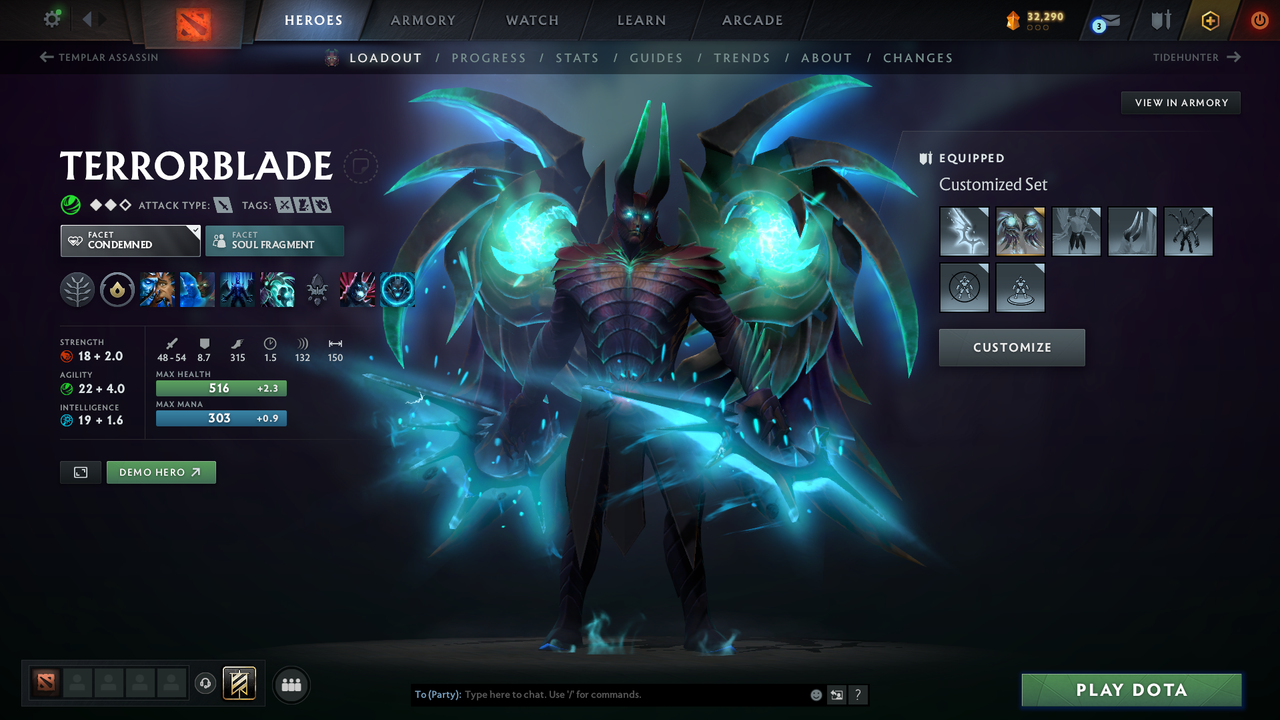The width and height of the screenshot is (1280, 720).
Task: Select the innate ability droplet icon
Action: 117,289
